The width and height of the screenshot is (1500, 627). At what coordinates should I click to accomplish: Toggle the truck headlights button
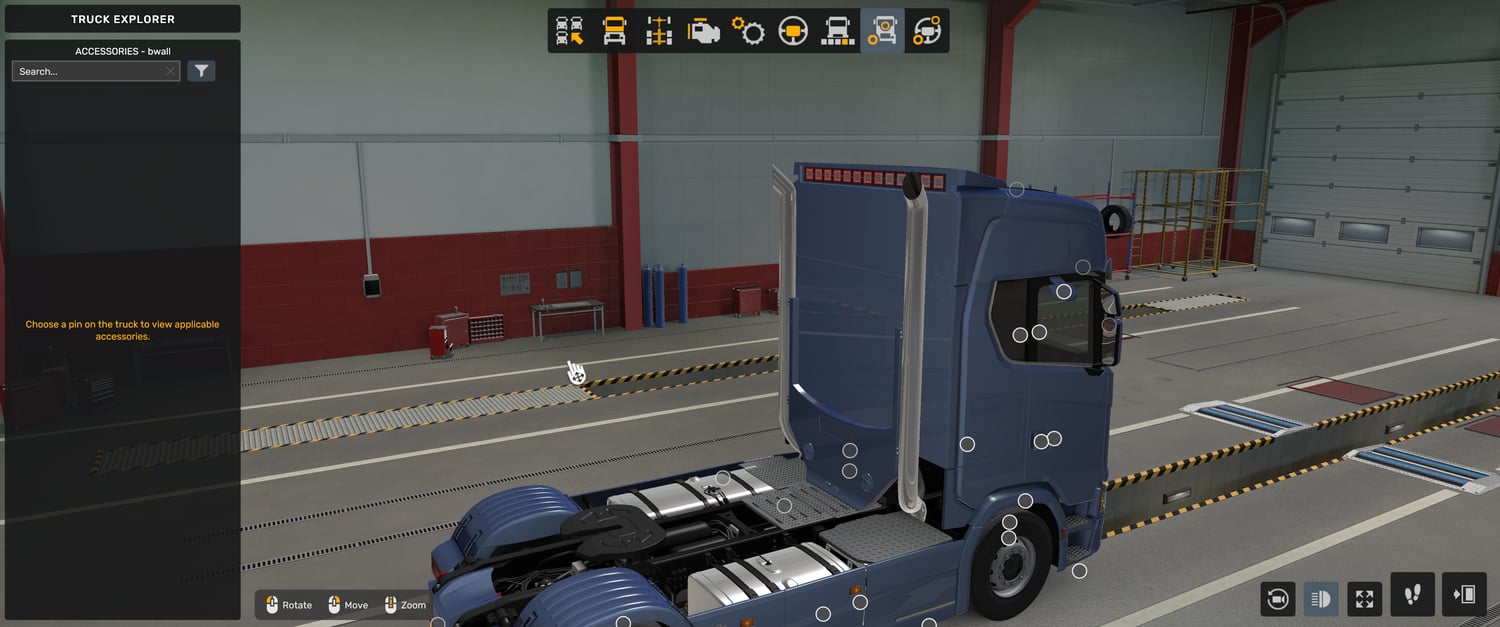pyautogui.click(x=1321, y=599)
